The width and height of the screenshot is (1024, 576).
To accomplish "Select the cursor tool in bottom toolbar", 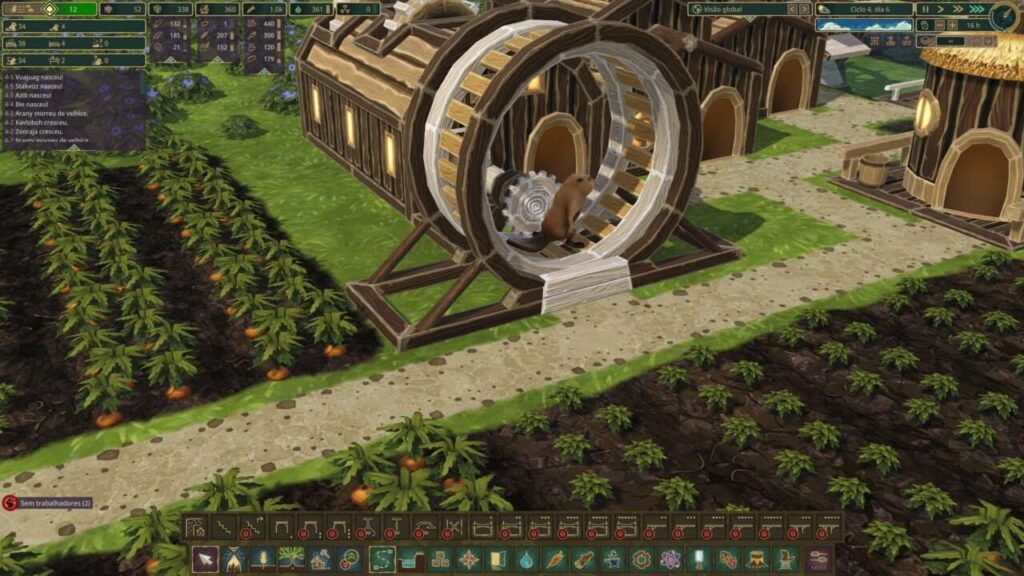I will (204, 560).
